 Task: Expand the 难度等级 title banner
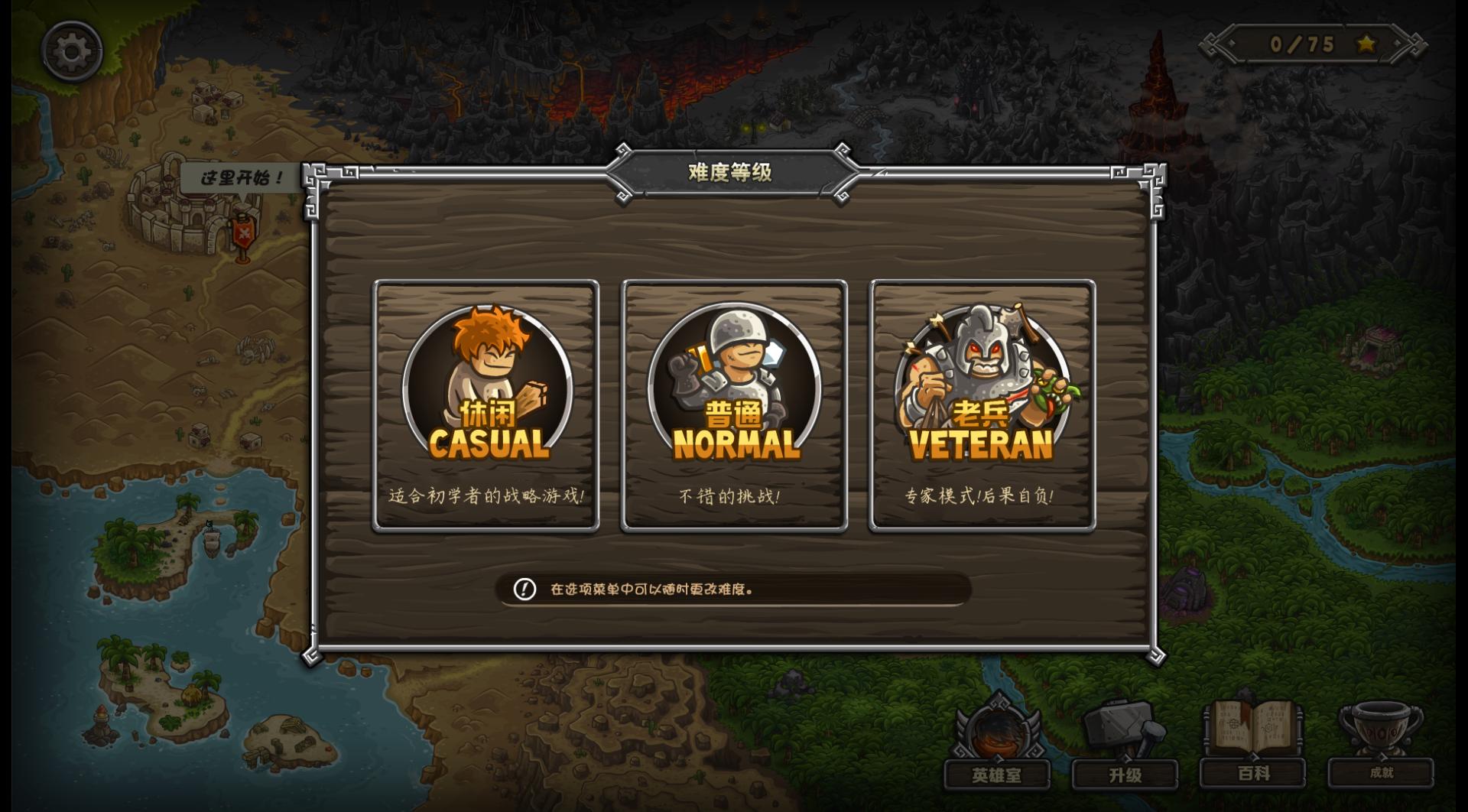coord(732,174)
